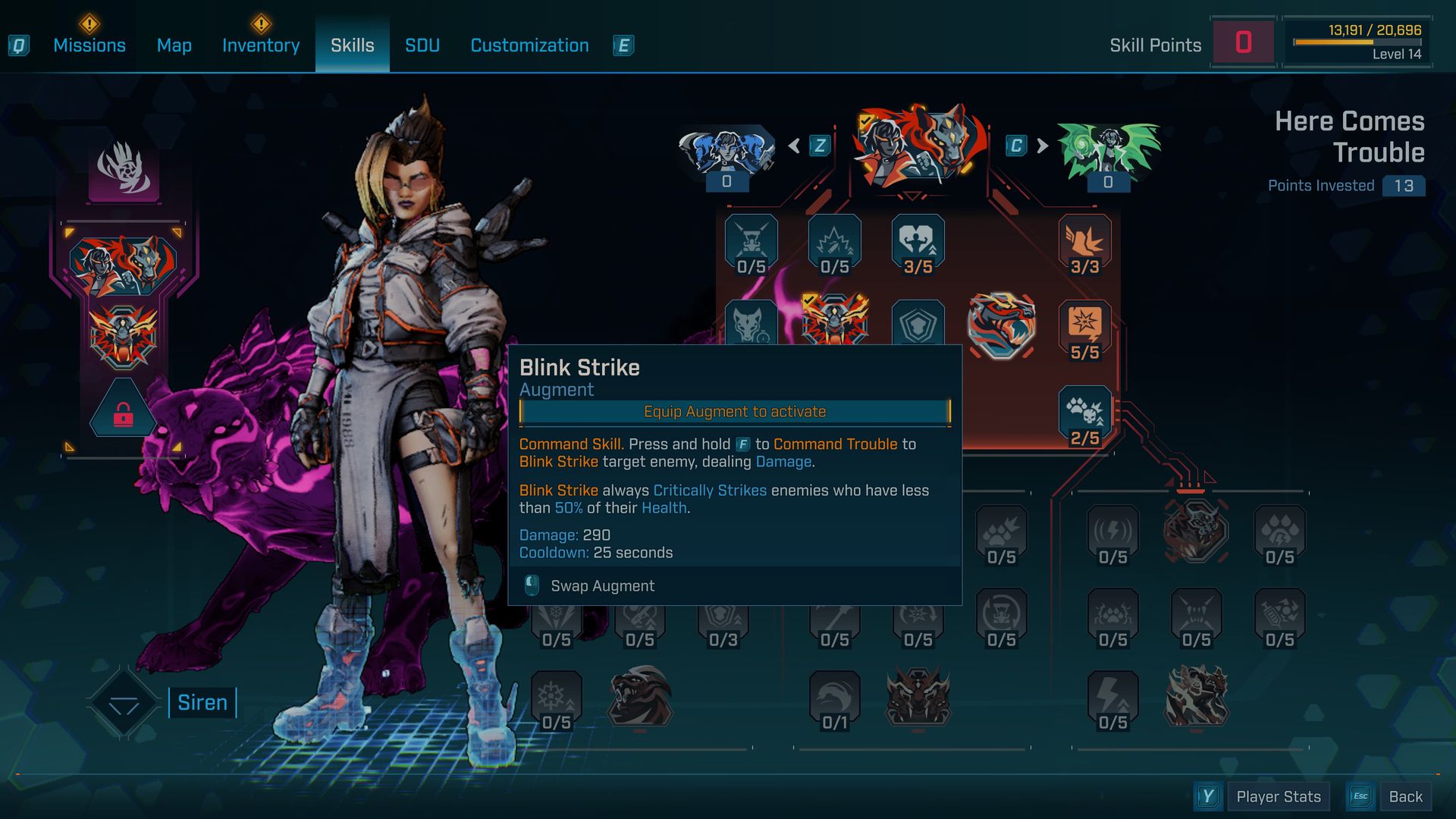The width and height of the screenshot is (1456, 819).
Task: Open the Missions tab
Action: 89,45
